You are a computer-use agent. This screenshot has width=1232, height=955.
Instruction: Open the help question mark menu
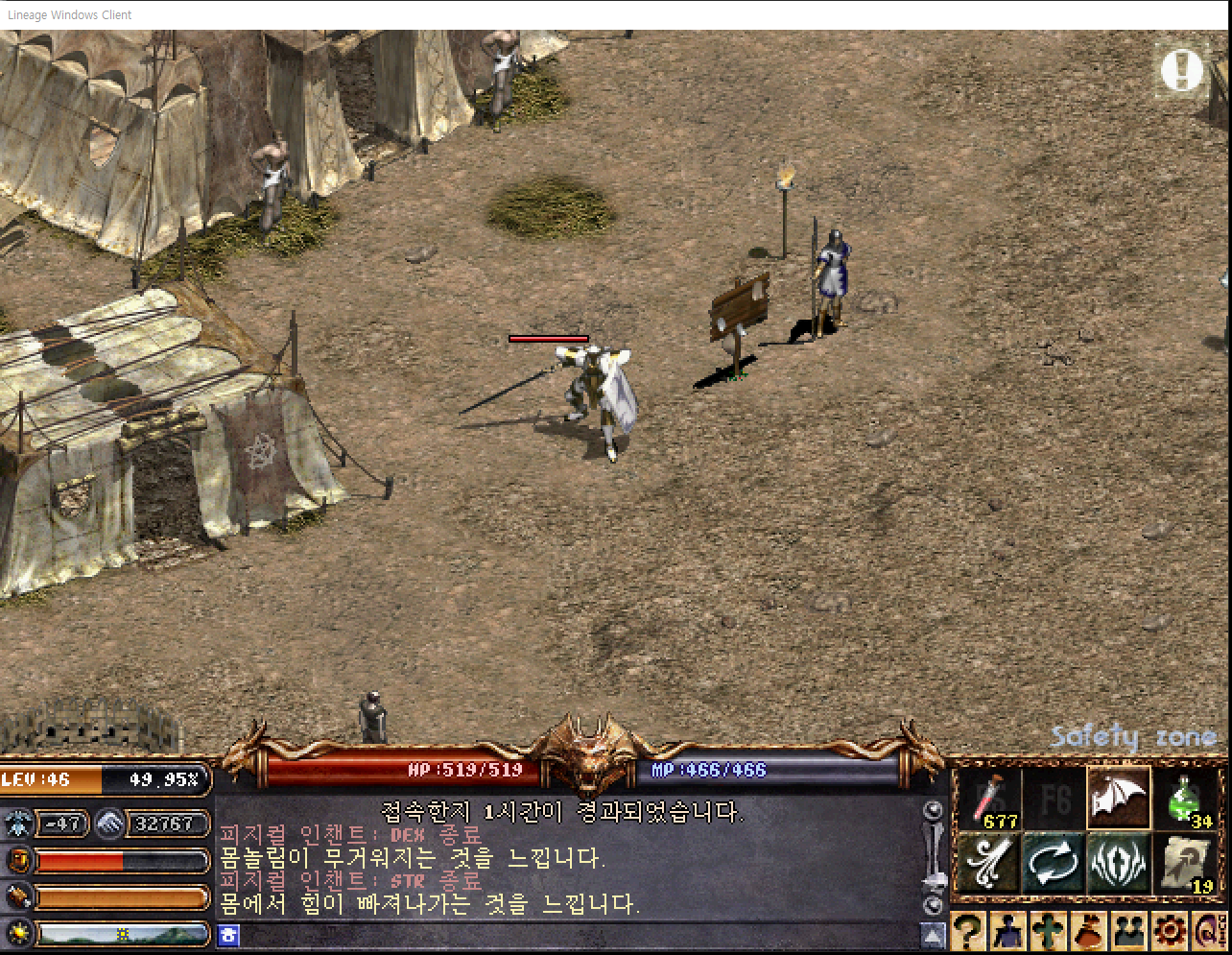click(968, 931)
